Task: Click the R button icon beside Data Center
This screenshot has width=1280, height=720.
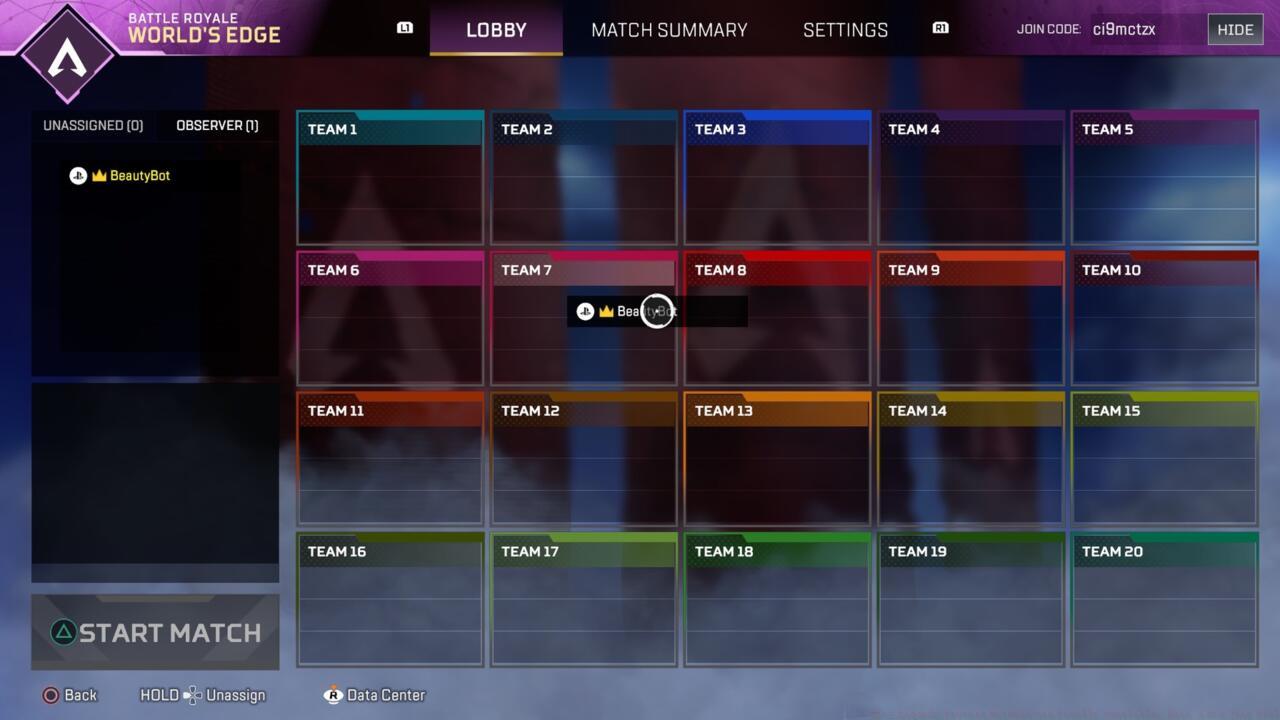Action: click(333, 695)
